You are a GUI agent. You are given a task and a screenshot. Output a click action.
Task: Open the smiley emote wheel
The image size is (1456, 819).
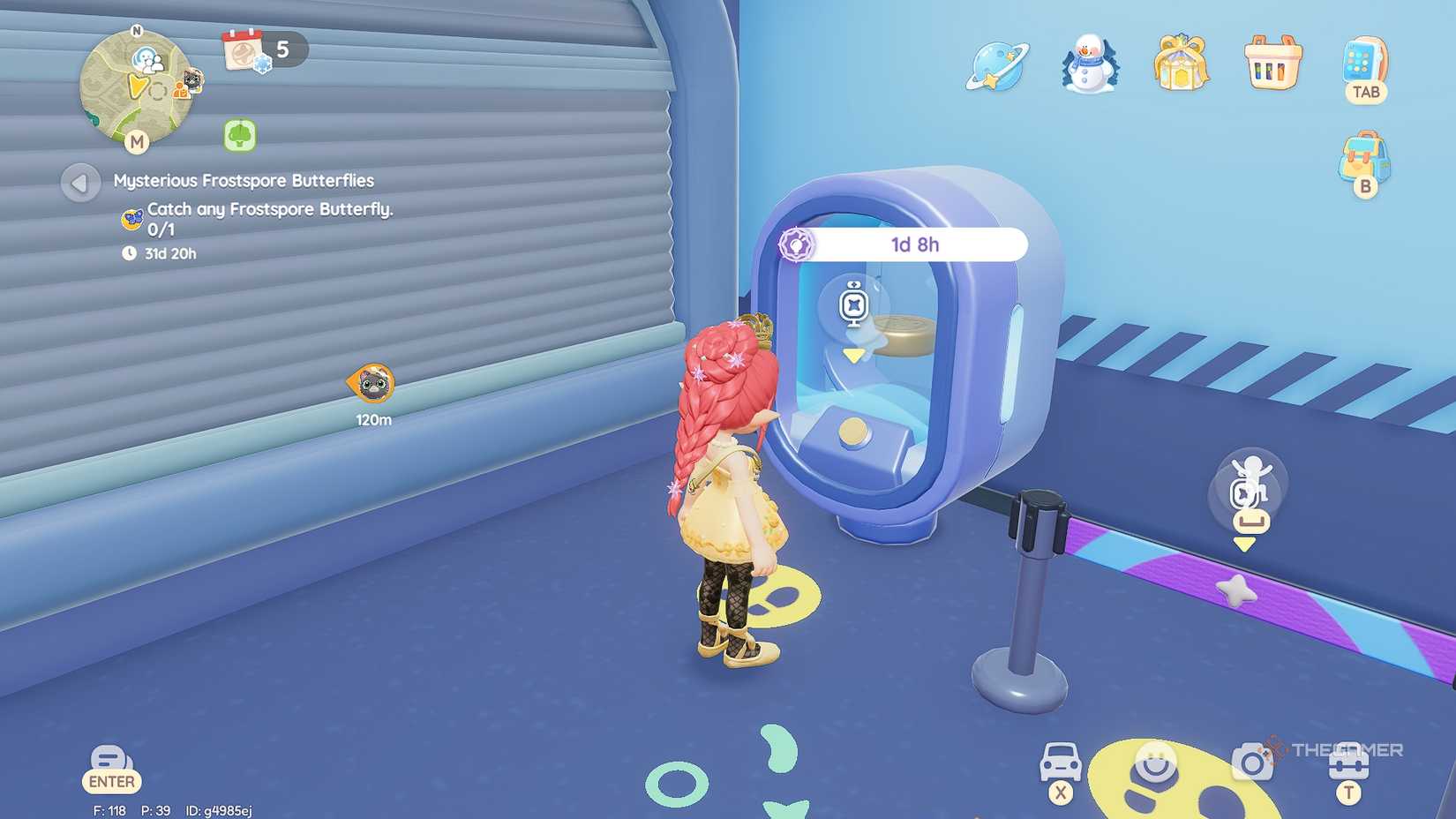point(1152,761)
